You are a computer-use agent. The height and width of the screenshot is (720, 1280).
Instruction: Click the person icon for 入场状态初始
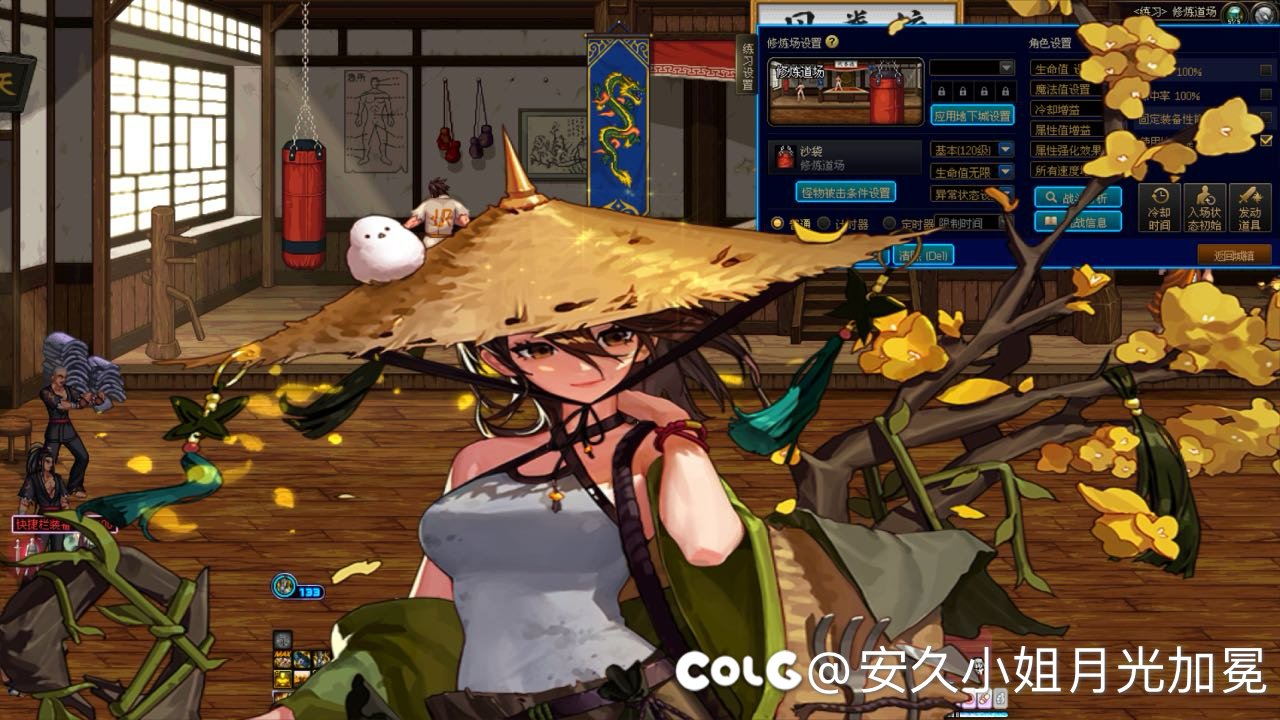[x=1205, y=196]
